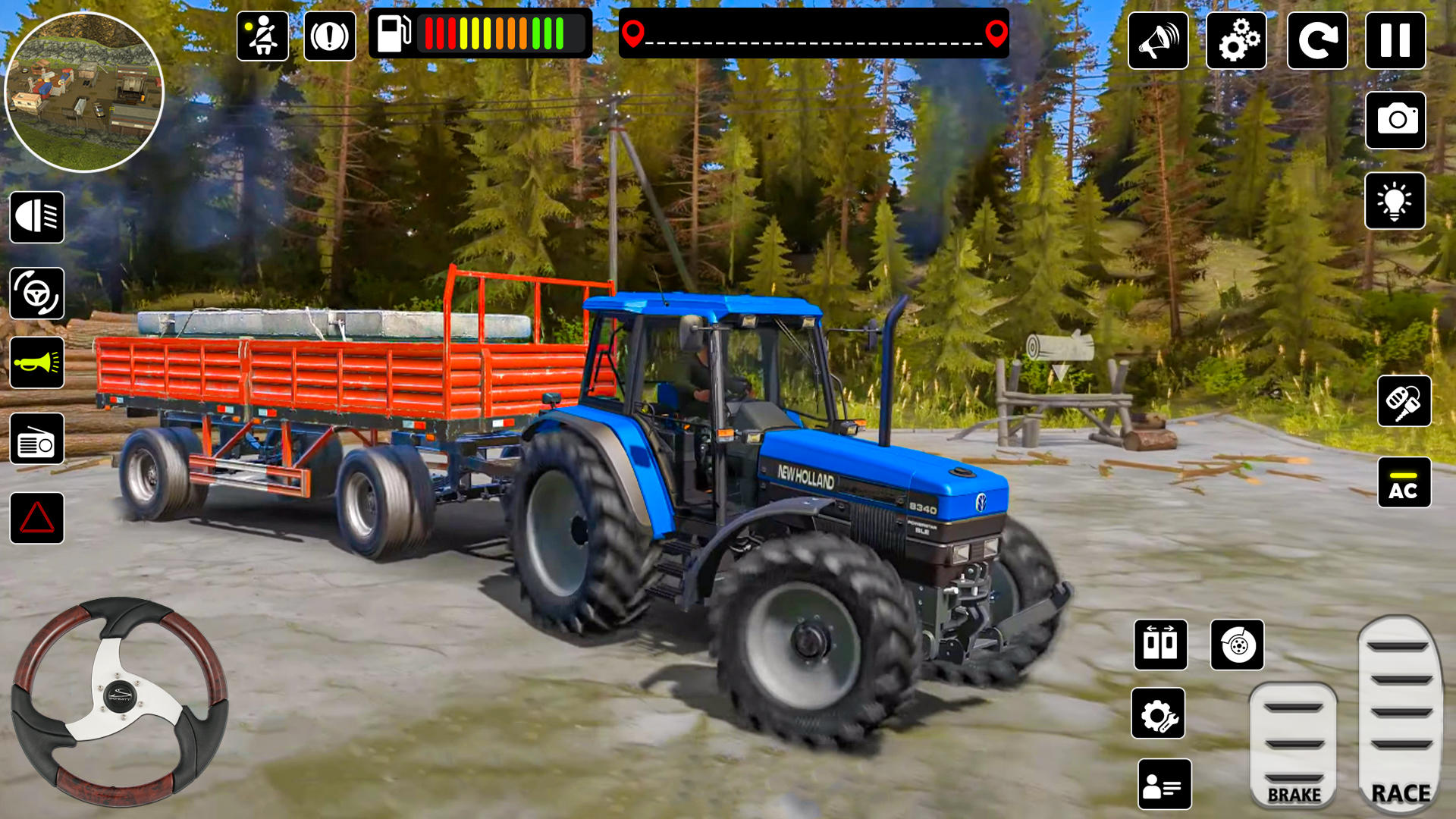Image resolution: width=1456 pixels, height=819 pixels.
Task: Change the steering control mode
Action: (x=36, y=292)
